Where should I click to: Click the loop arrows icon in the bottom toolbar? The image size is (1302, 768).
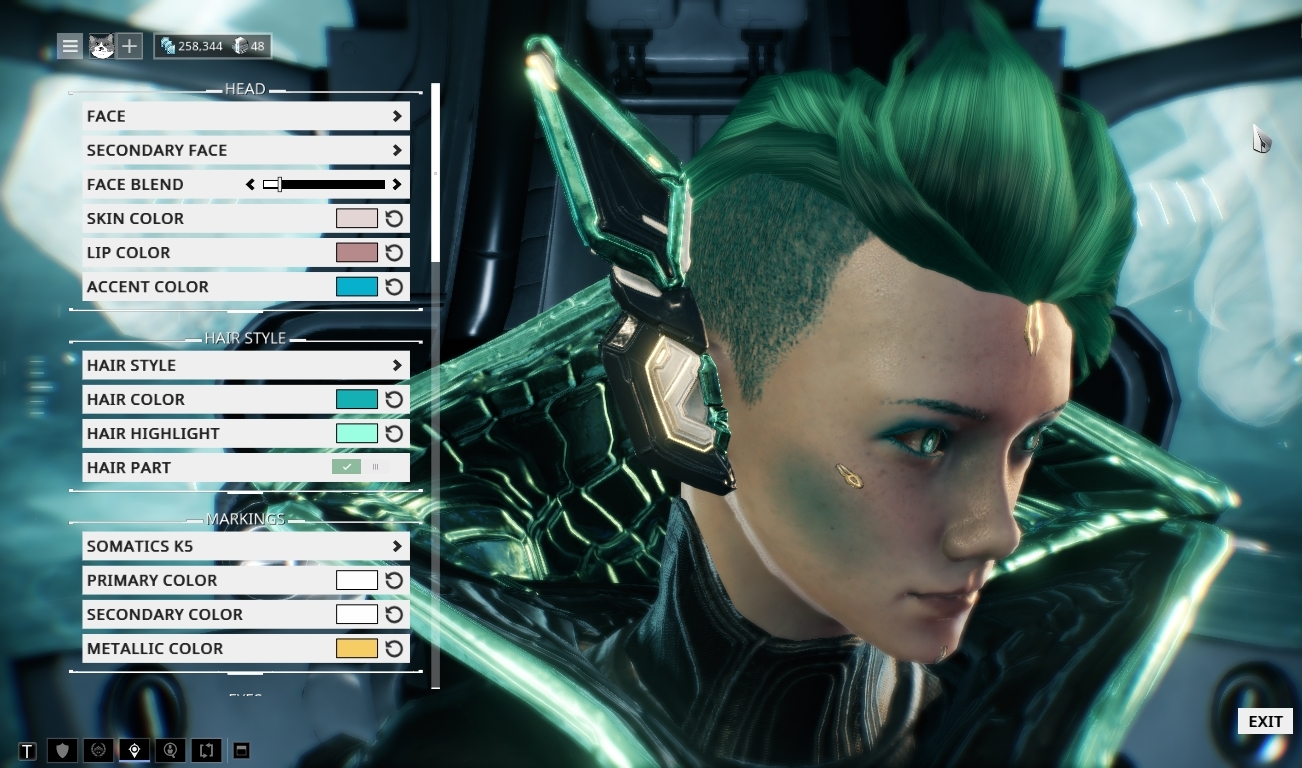click(206, 749)
